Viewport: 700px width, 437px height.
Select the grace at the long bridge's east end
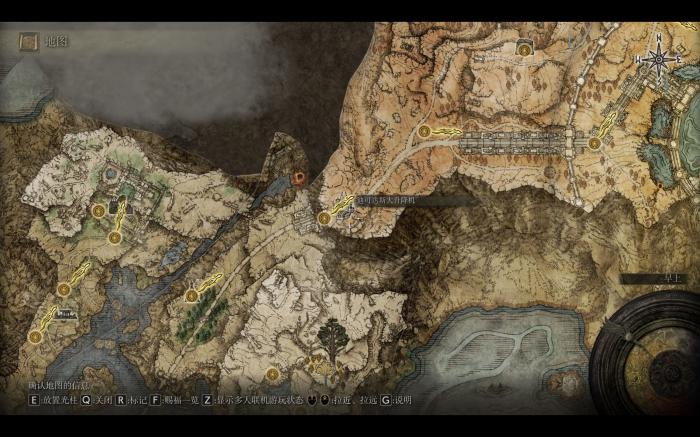coord(594,143)
